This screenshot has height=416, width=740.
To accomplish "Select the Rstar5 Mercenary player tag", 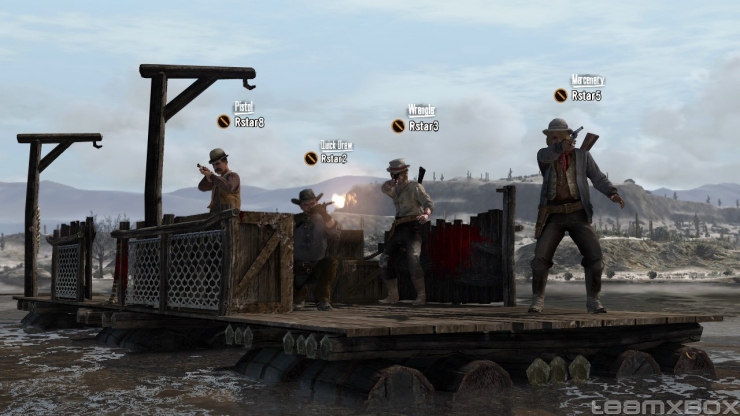I will 586,95.
